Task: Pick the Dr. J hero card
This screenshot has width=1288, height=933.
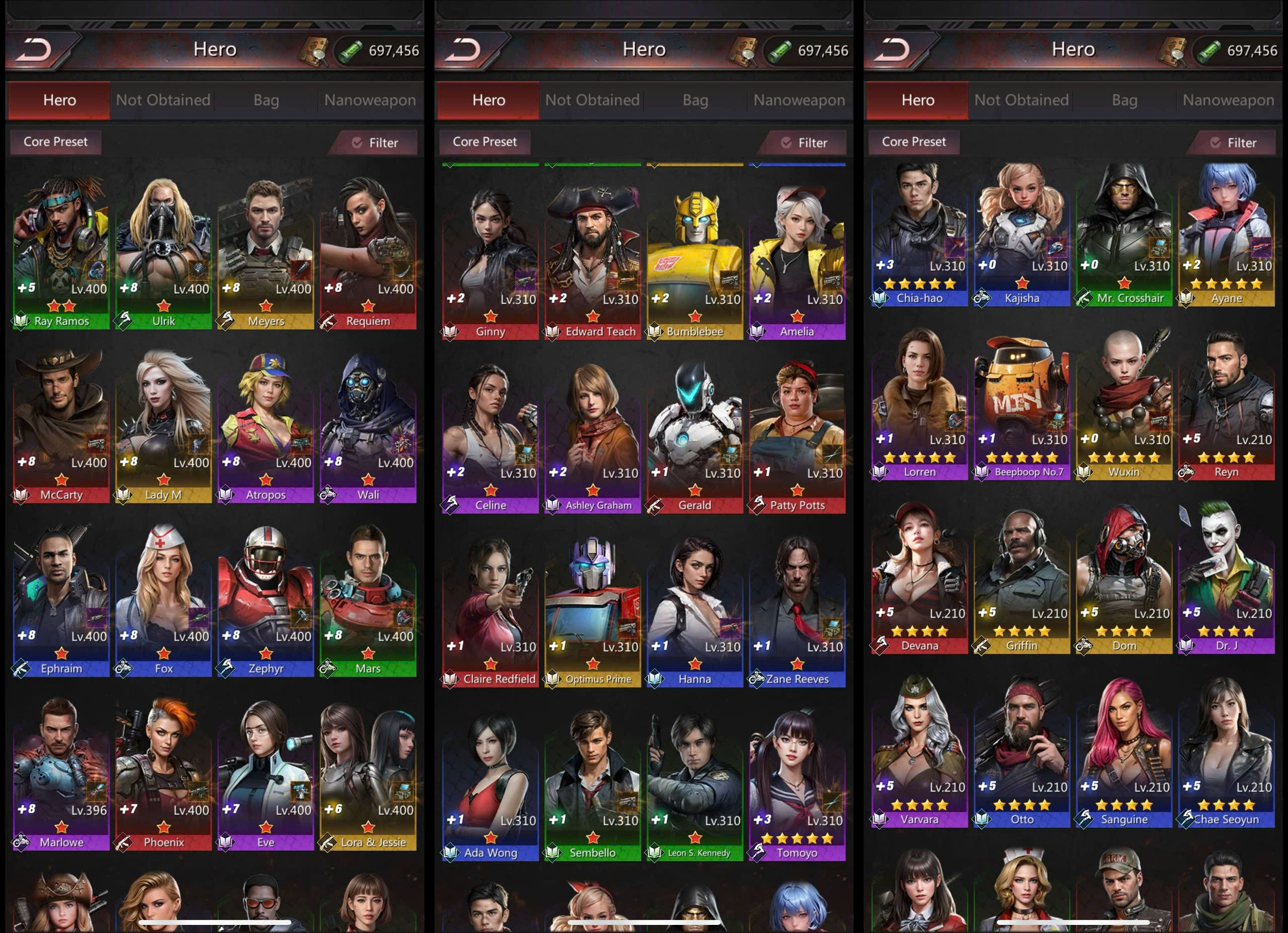Action: click(1226, 578)
